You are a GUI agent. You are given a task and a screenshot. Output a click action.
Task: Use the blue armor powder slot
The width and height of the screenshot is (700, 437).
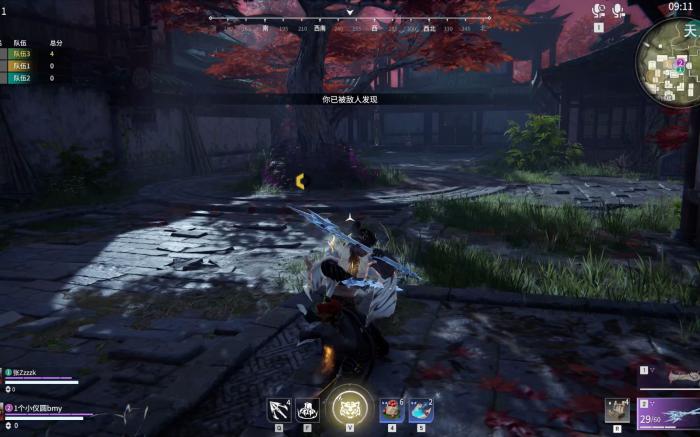coord(420,409)
